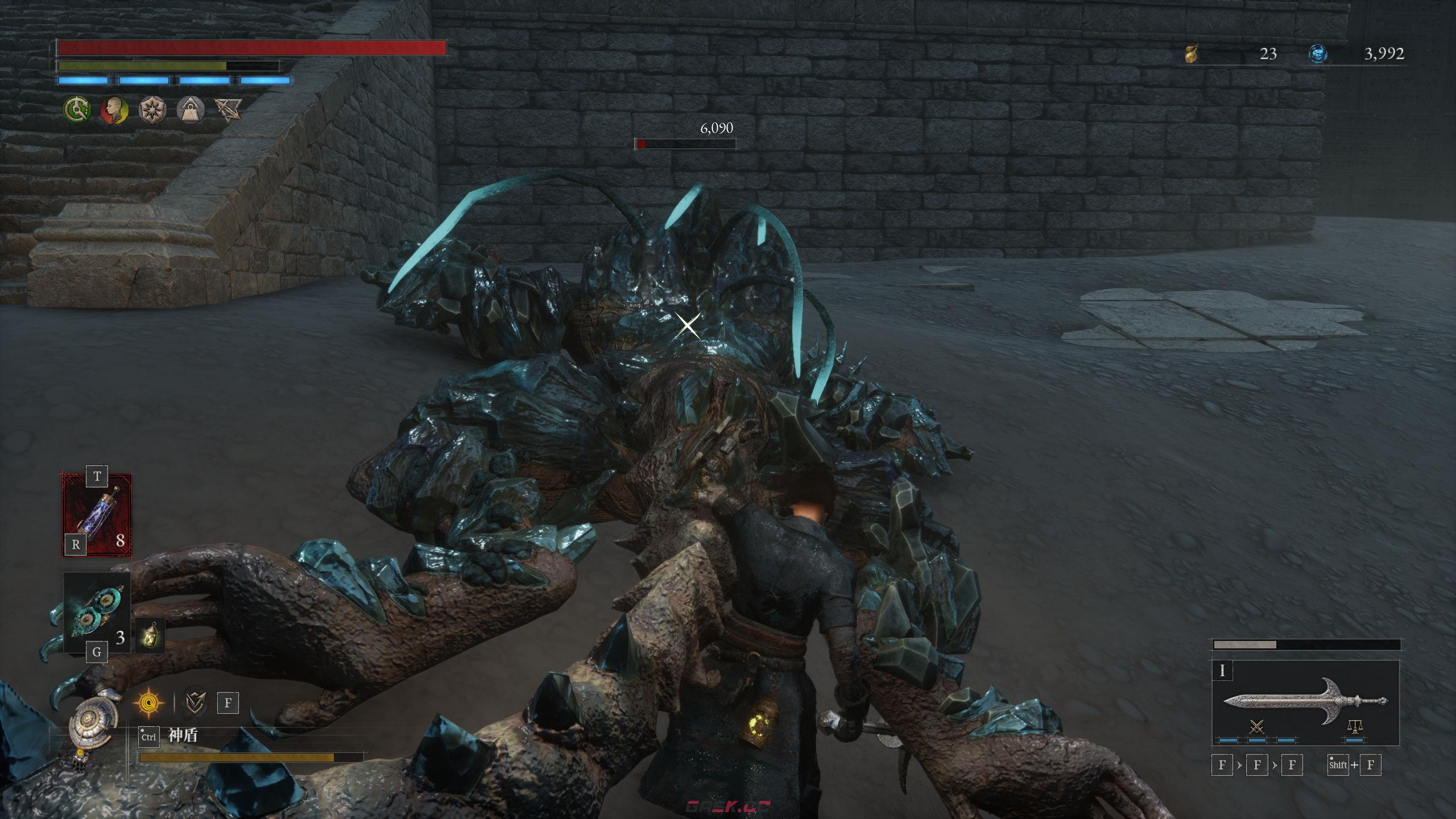Select the green circular arrow buff icon
This screenshot has height=819, width=1456.
[77, 110]
